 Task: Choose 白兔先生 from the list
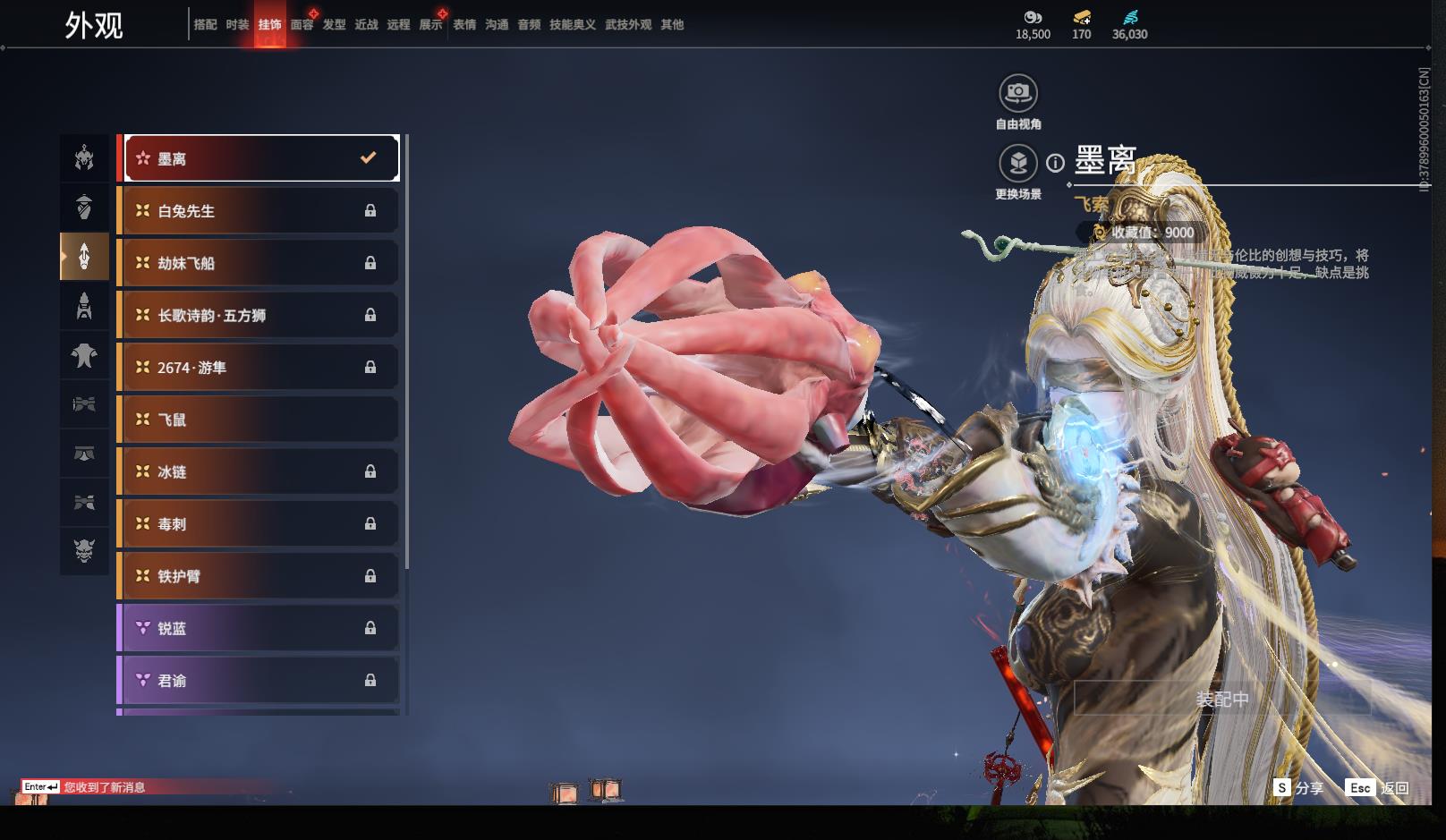pos(259,211)
